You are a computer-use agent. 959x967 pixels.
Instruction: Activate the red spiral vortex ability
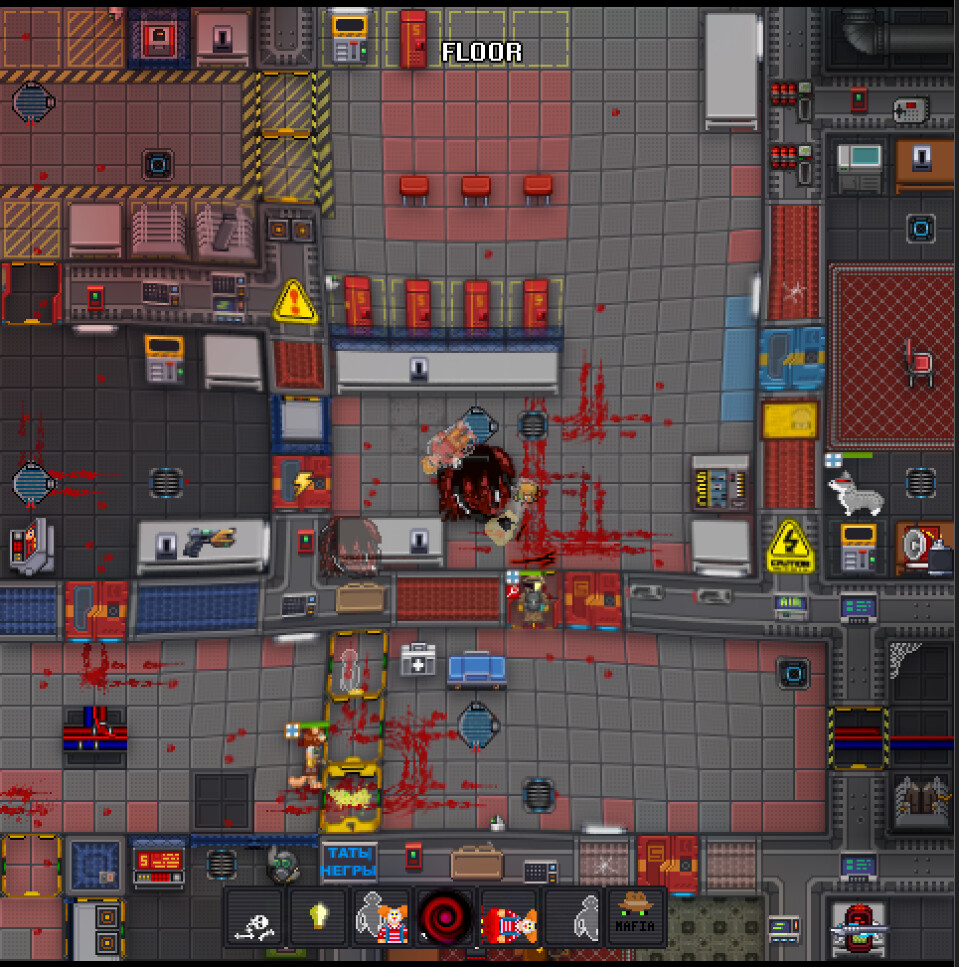click(x=444, y=917)
